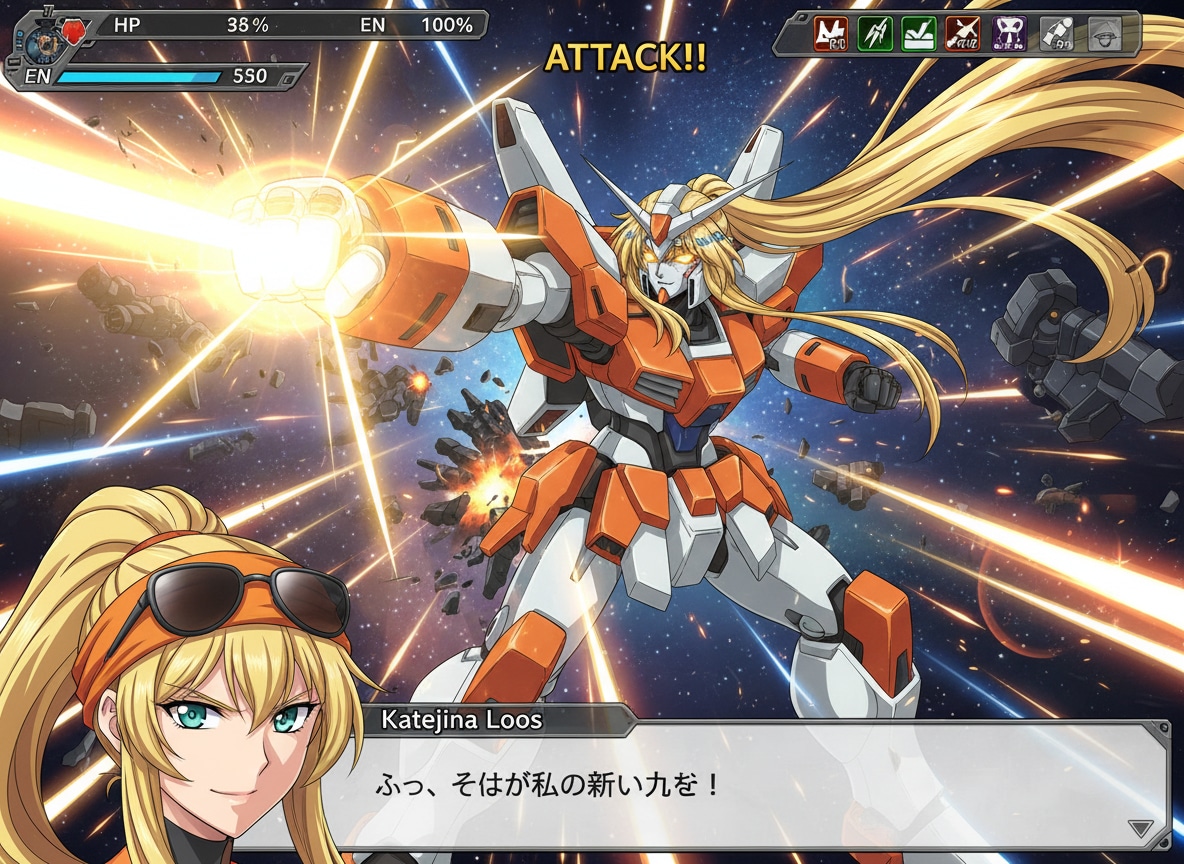
Task: Select the gray greyed-out pilot icon
Action: tap(1056, 33)
